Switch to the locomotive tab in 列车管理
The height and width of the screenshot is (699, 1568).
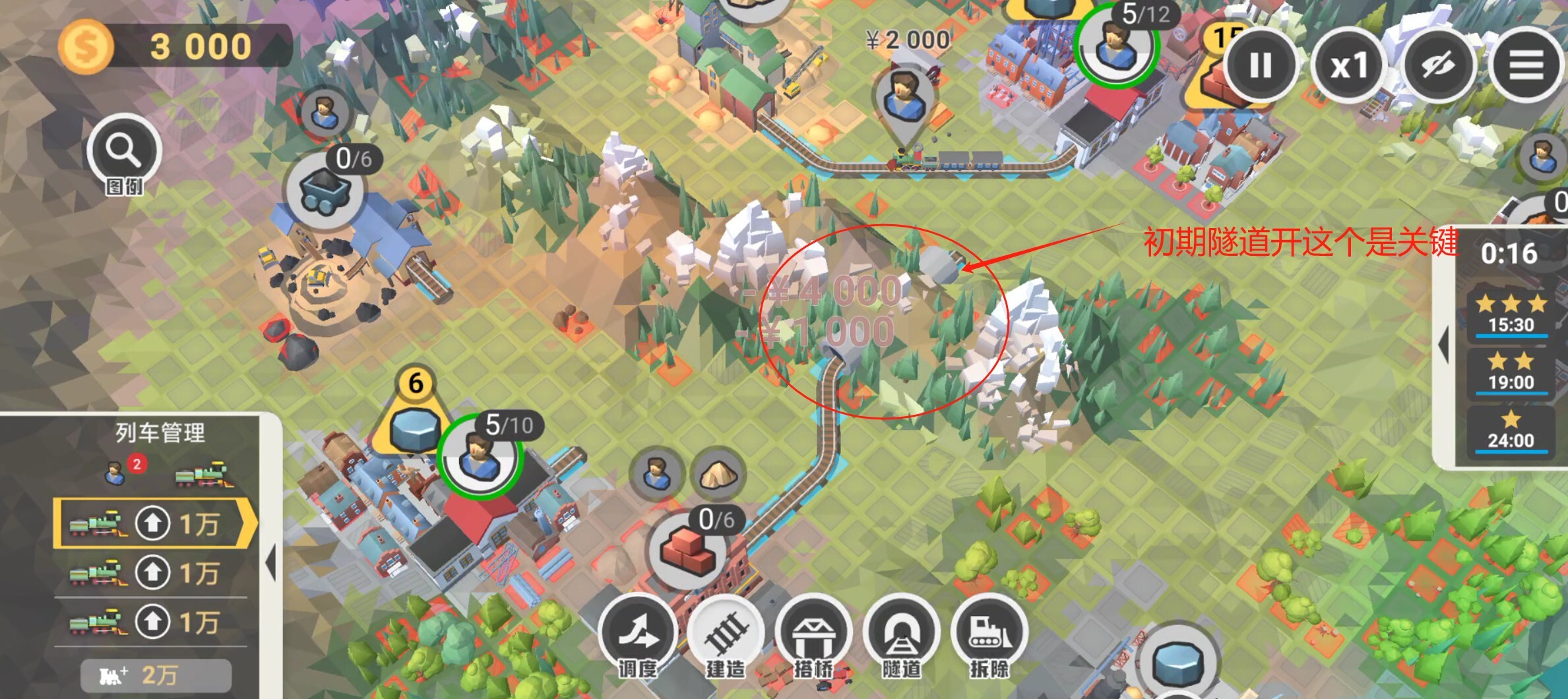click(x=202, y=475)
